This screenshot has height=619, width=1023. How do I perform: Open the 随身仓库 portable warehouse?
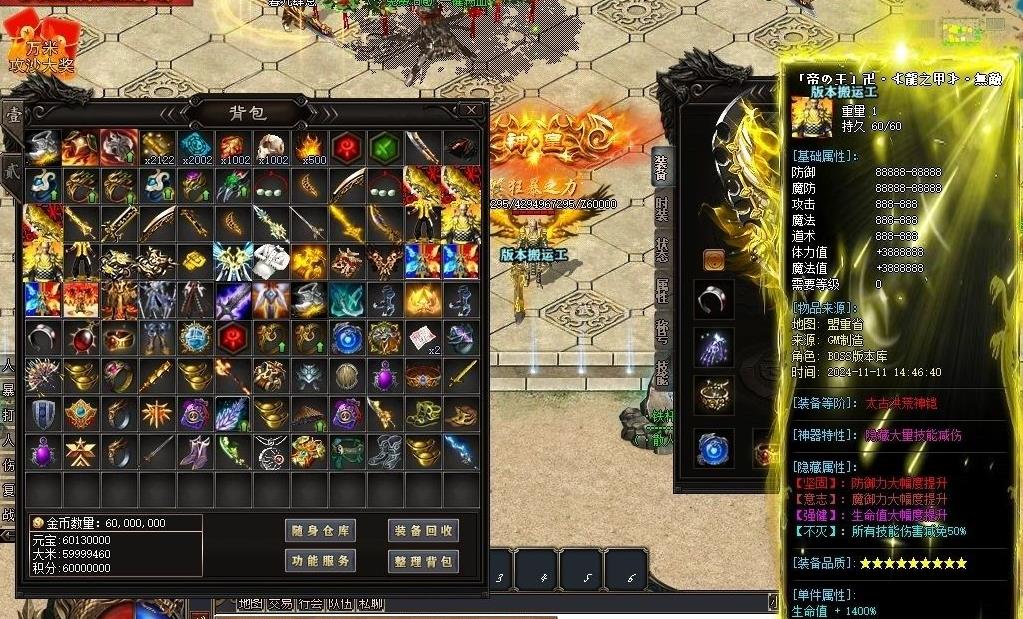(320, 531)
